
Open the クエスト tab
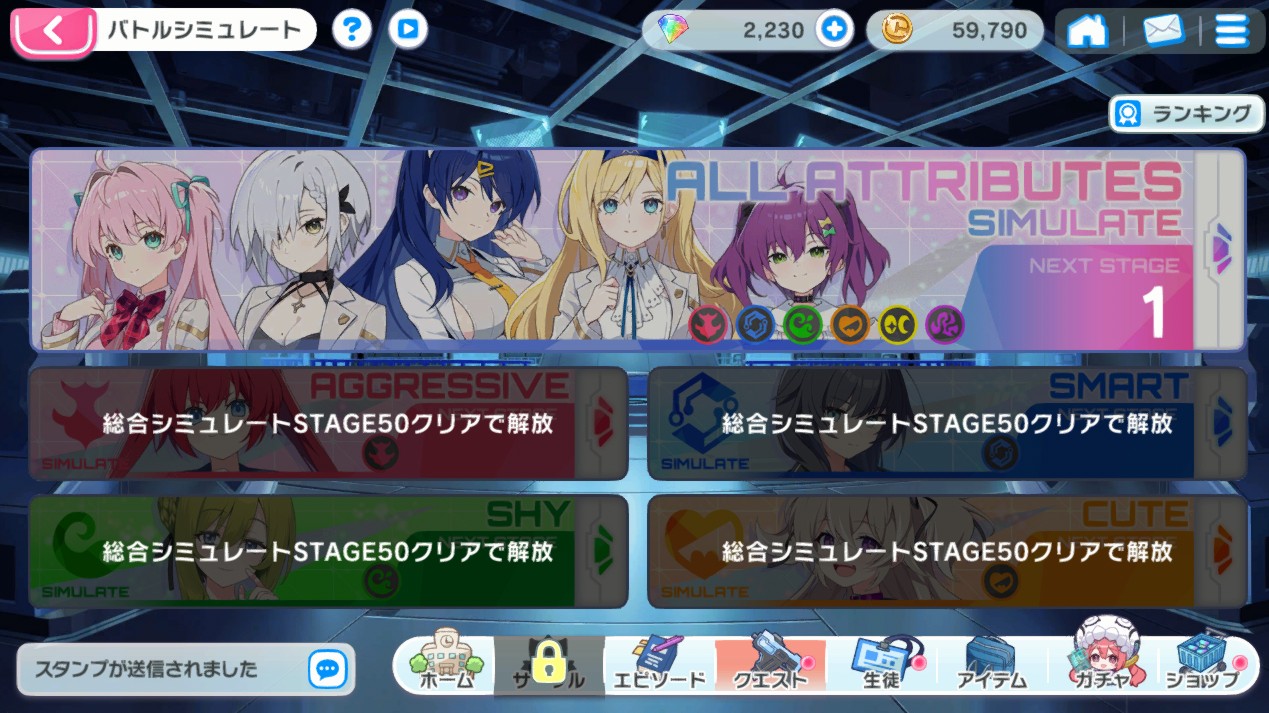(769, 666)
